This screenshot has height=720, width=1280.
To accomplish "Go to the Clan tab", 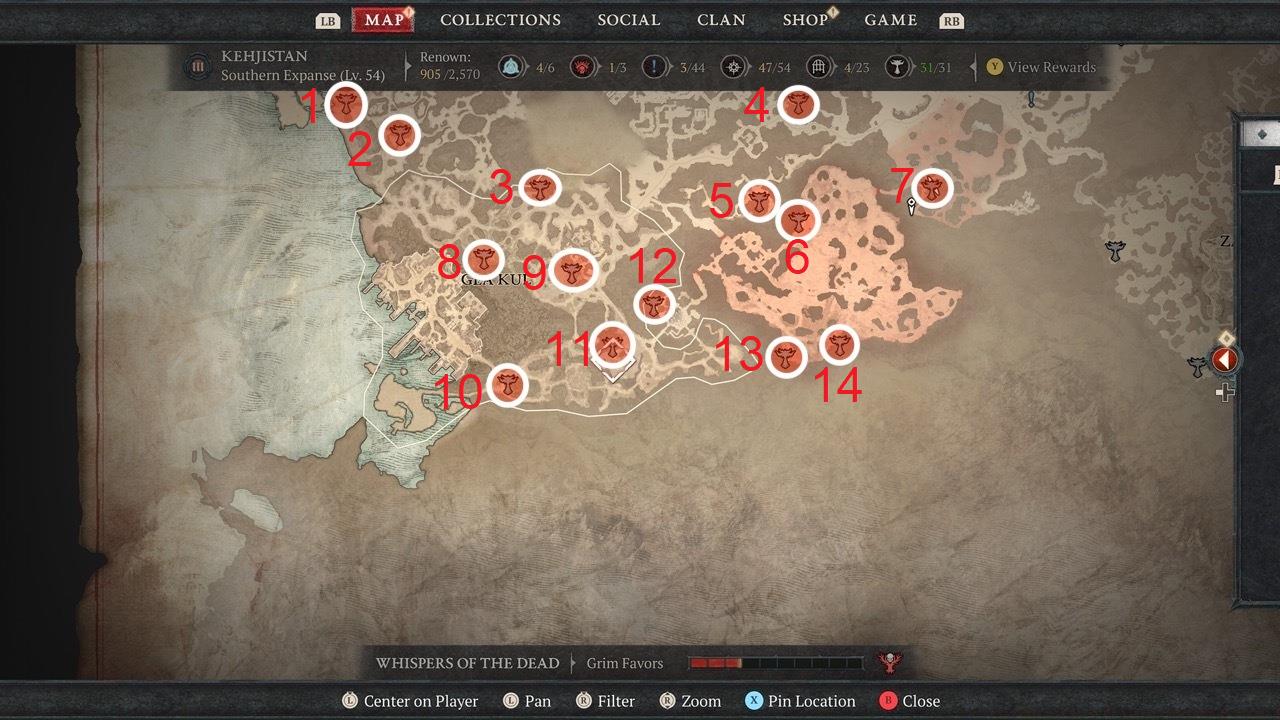I will pos(721,20).
